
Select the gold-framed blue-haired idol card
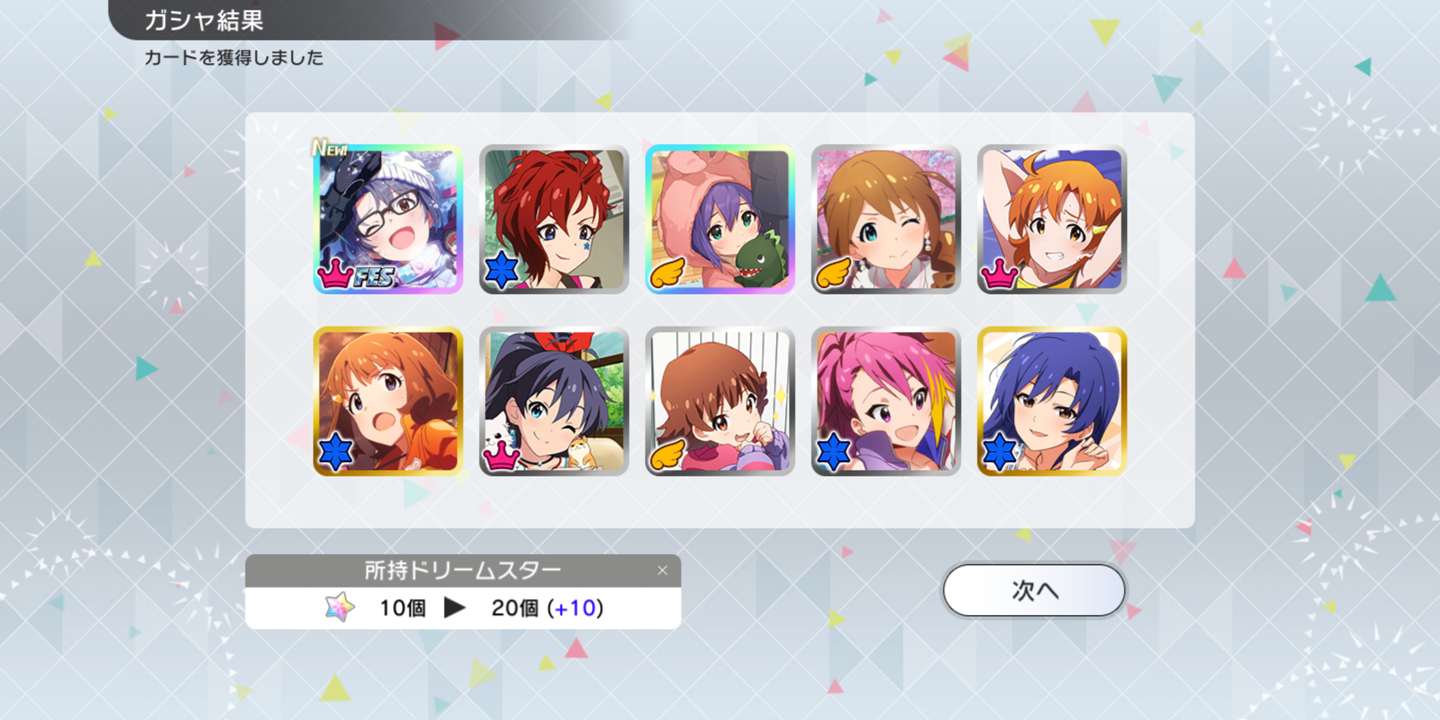(1052, 401)
